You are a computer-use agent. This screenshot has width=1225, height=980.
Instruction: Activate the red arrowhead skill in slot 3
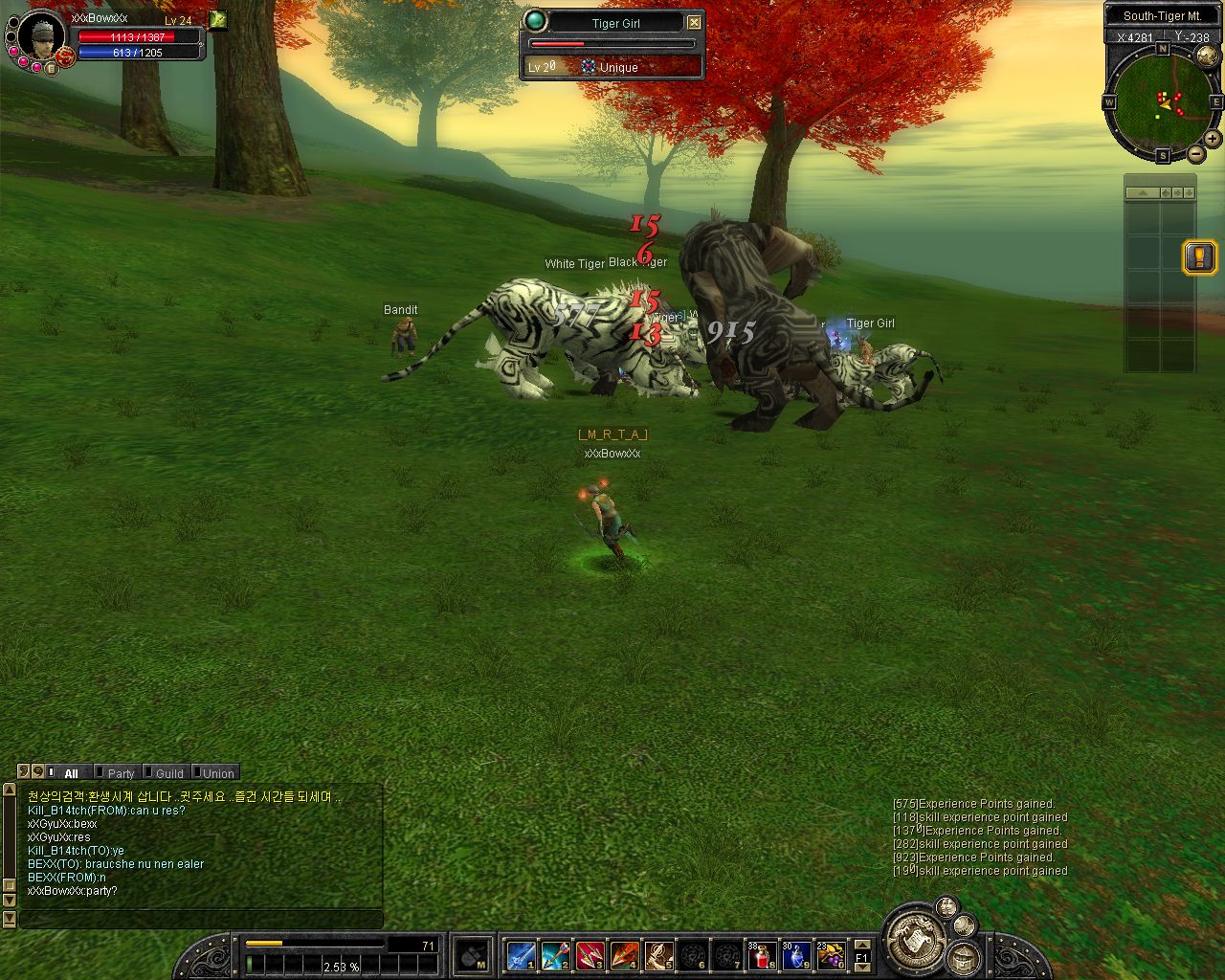590,955
